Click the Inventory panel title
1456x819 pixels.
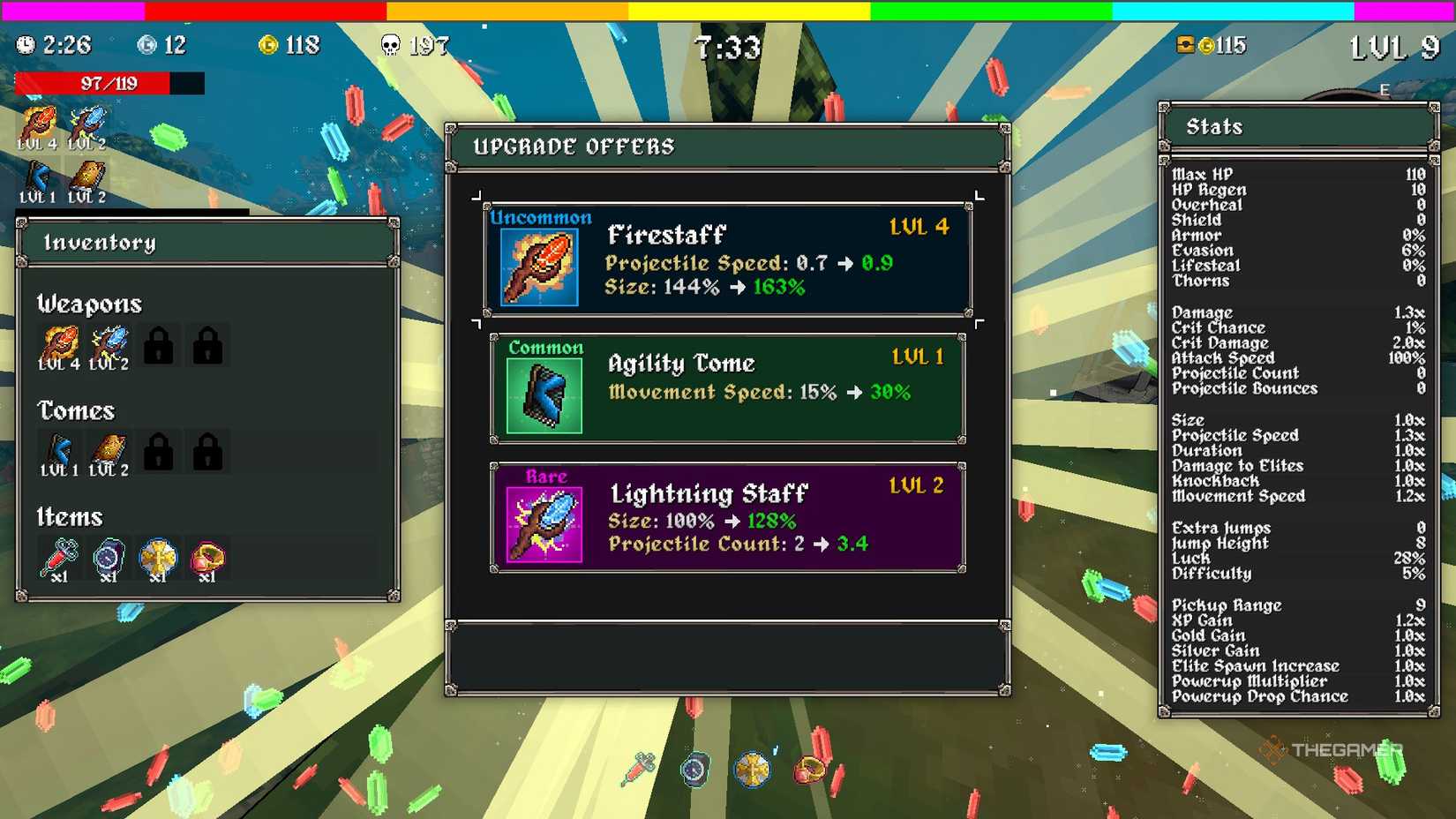pyautogui.click(x=101, y=242)
